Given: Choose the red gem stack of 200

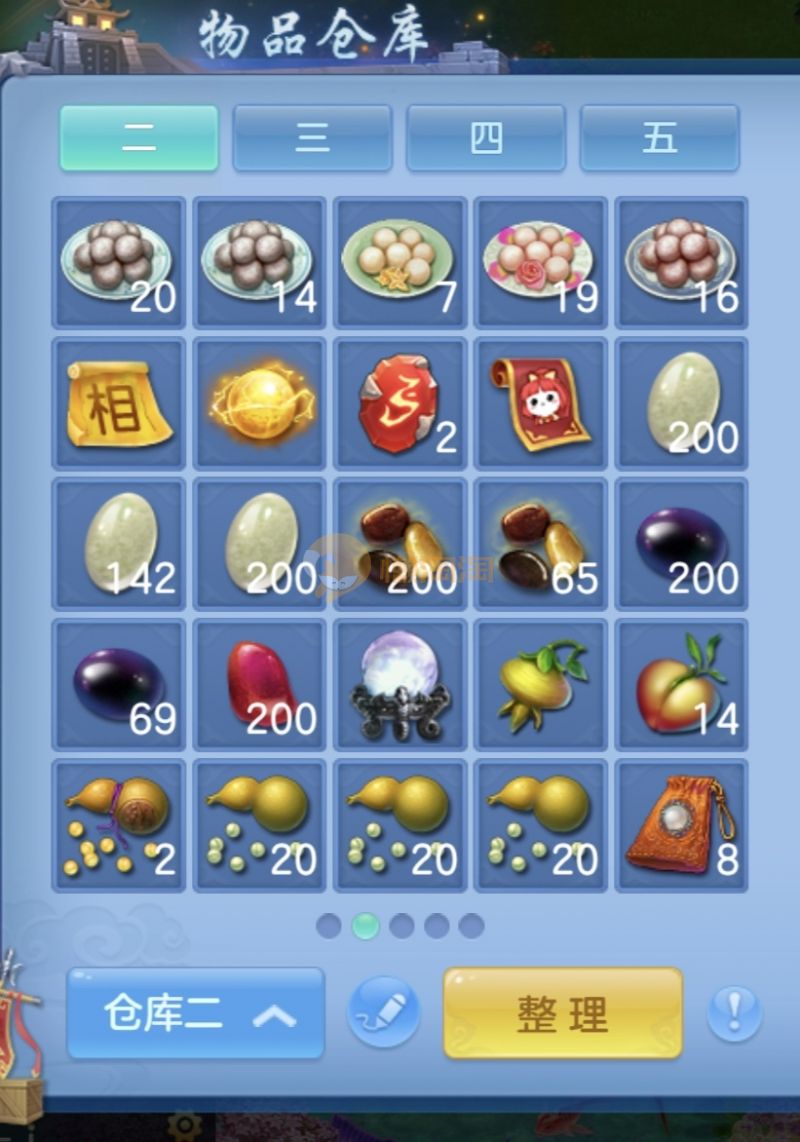Looking at the screenshot, I should pos(260,685).
